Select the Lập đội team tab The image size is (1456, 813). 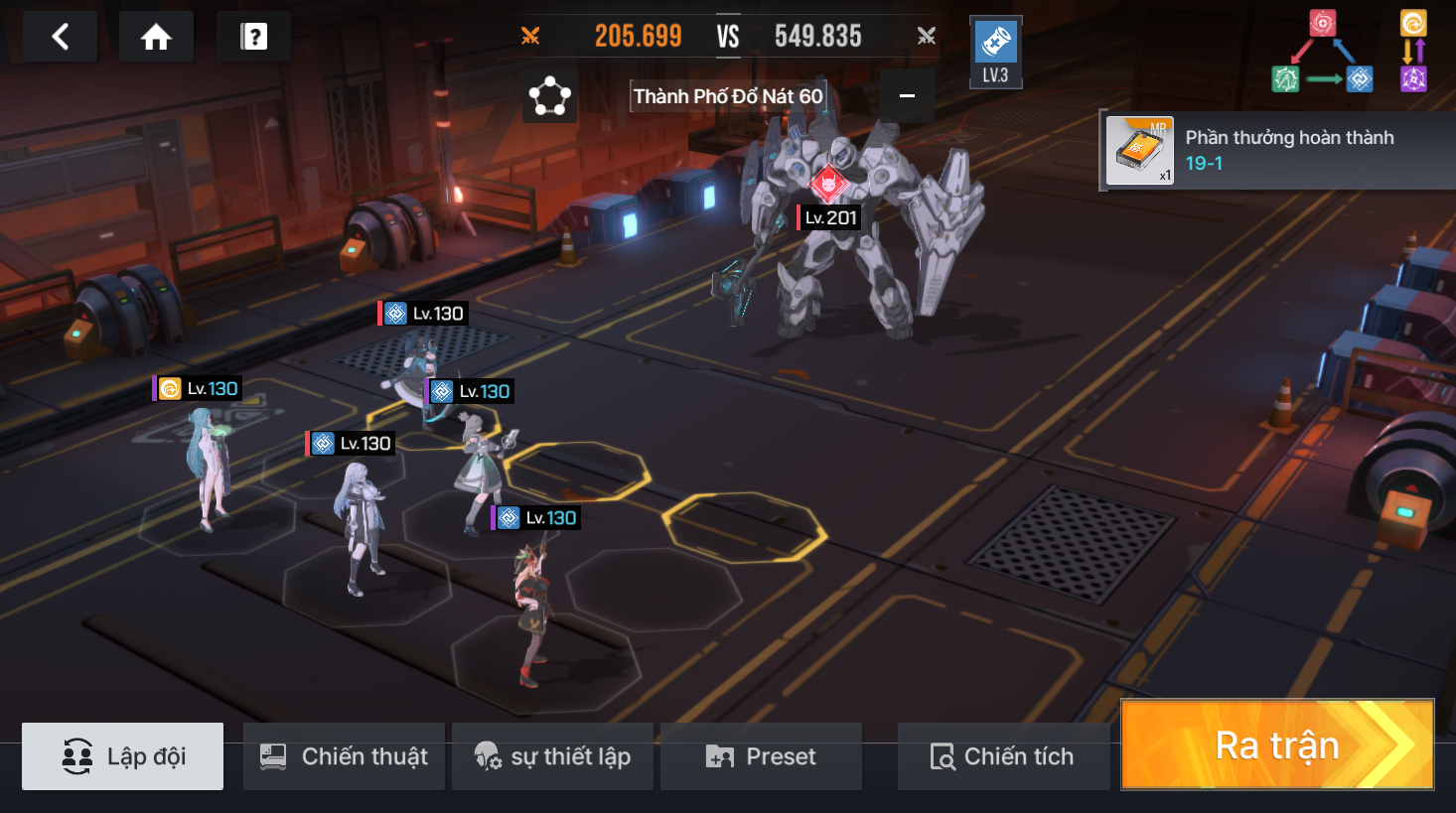pos(123,756)
